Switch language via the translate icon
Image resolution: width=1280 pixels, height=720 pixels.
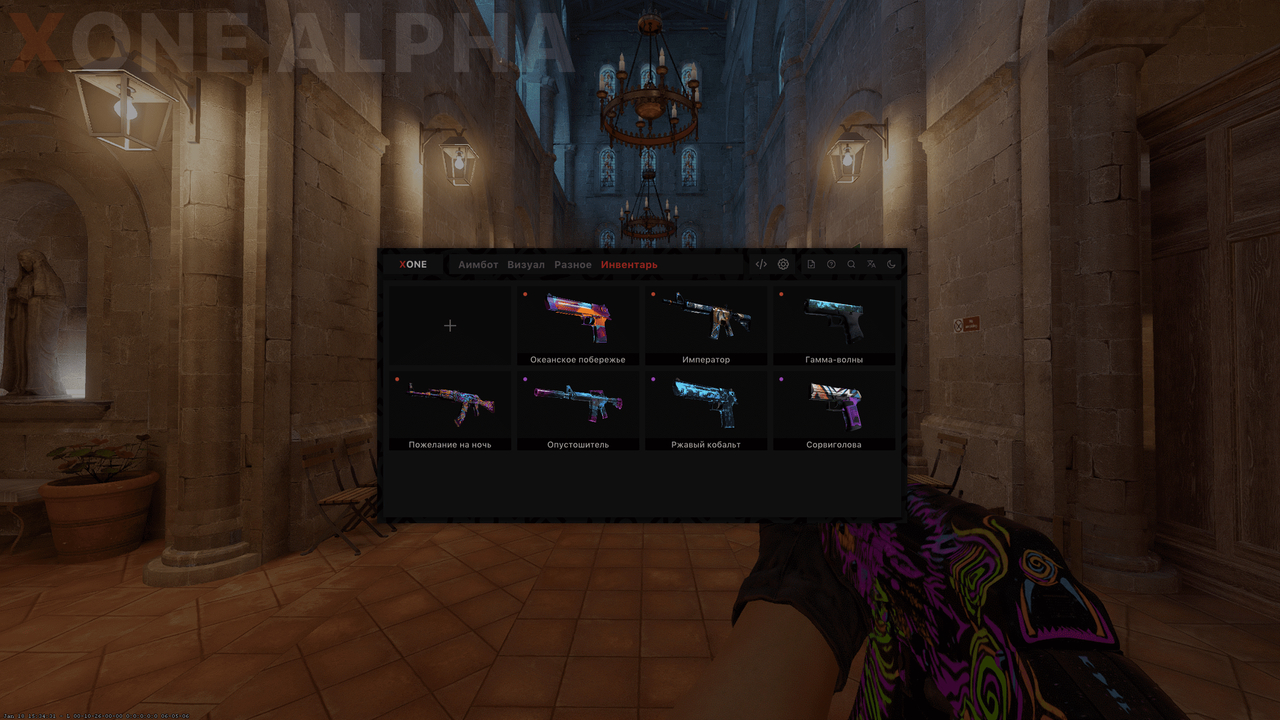872,264
